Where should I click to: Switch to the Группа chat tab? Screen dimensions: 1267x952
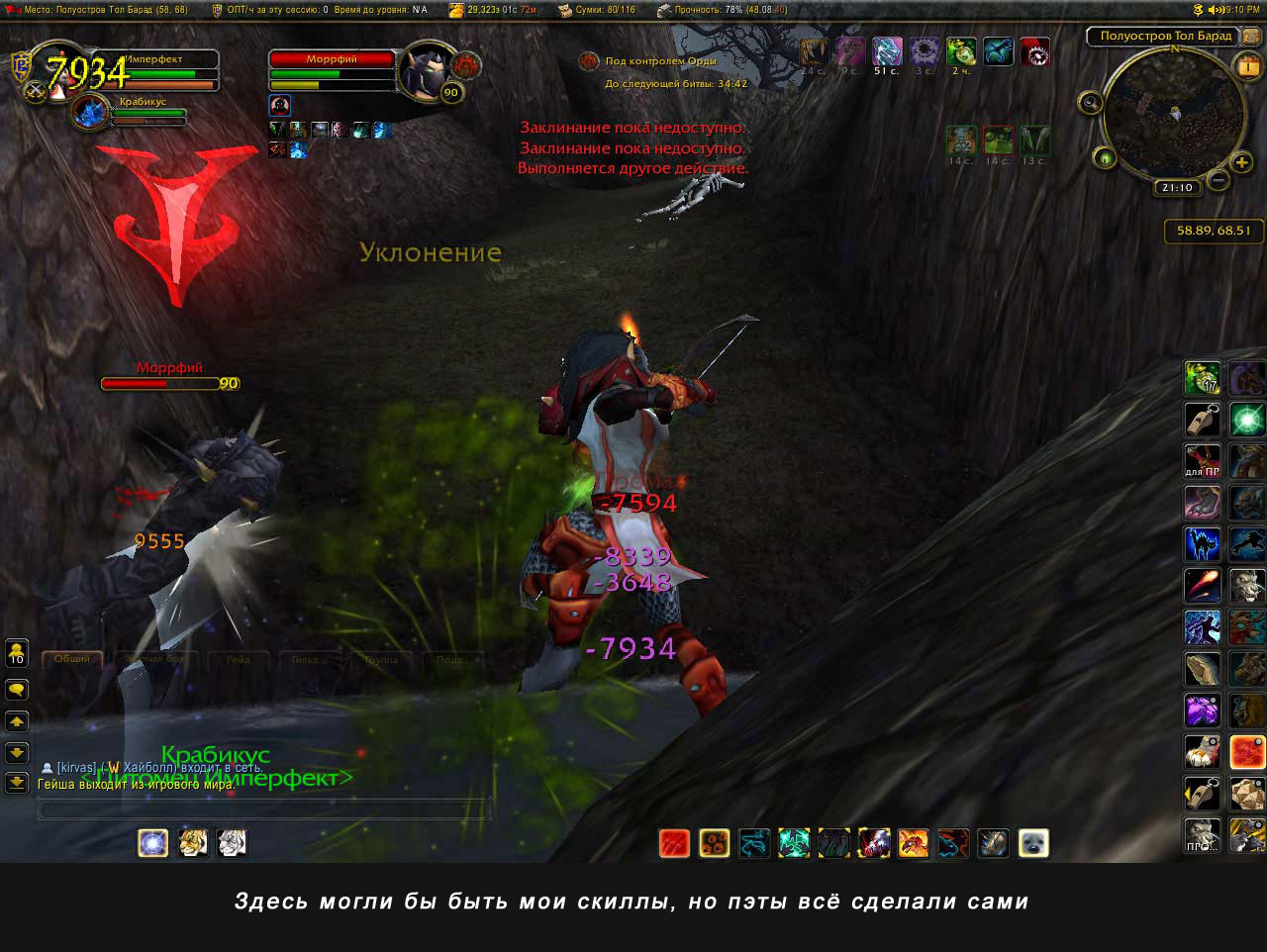[380, 659]
